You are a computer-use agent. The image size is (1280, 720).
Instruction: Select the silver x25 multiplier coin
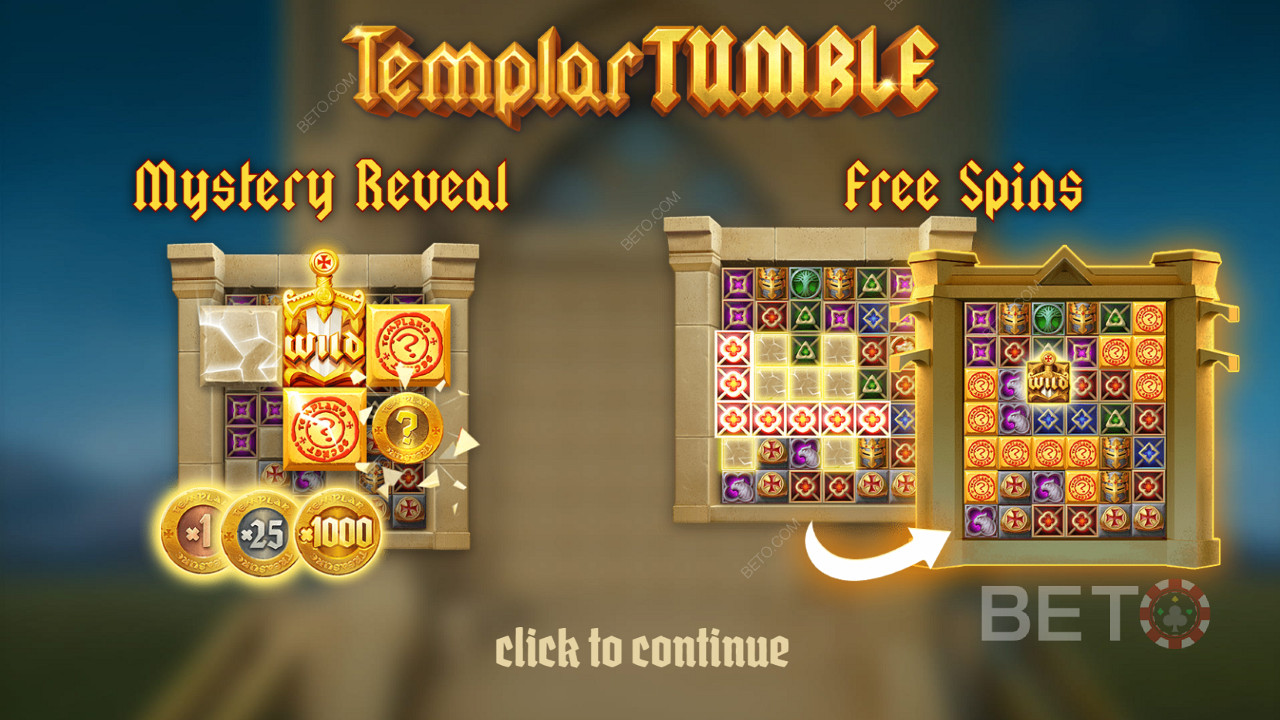click(x=260, y=532)
